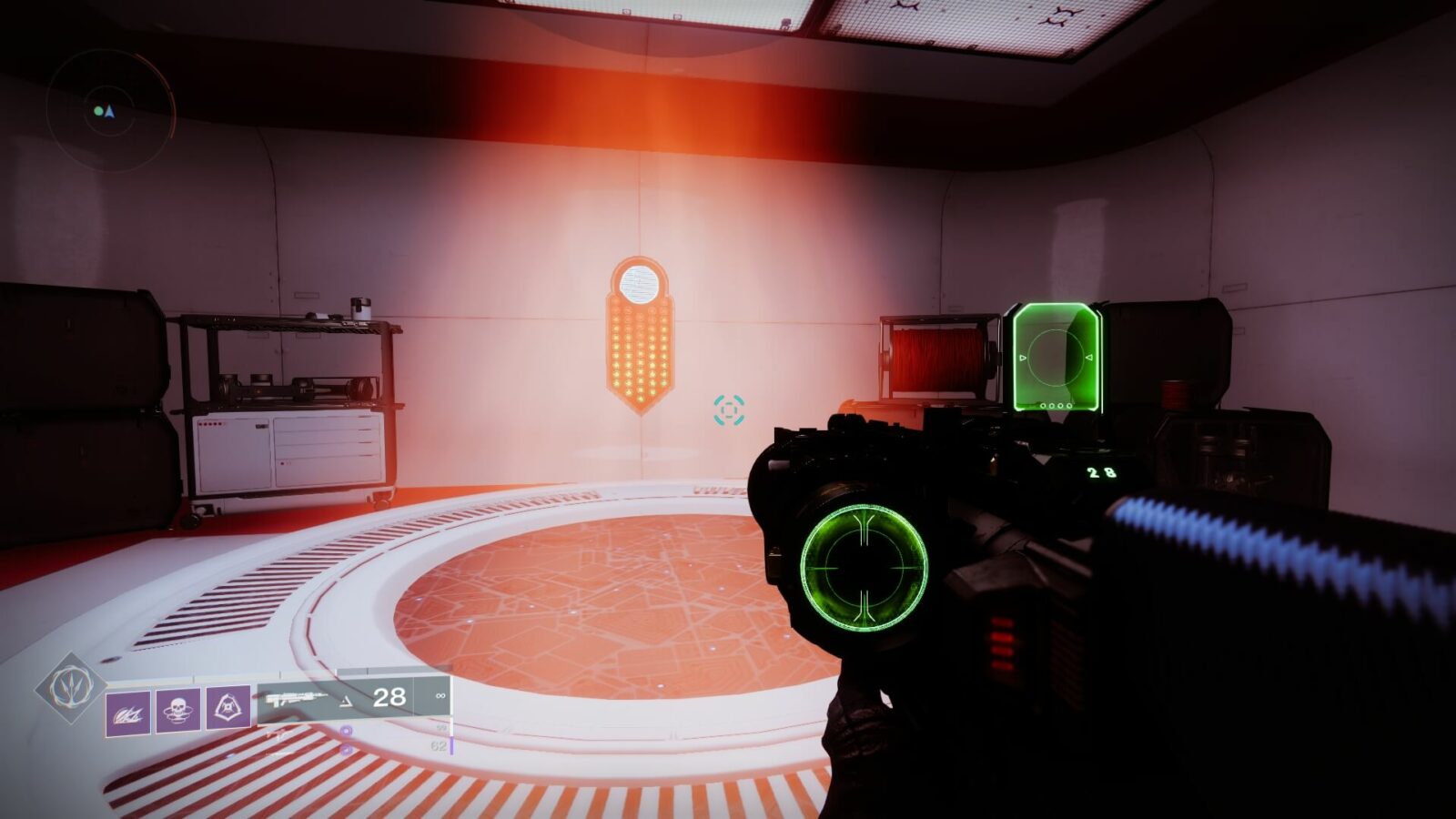The image size is (1456, 819).
Task: Click the infinity reserve ammo symbol
Action: pos(440,693)
